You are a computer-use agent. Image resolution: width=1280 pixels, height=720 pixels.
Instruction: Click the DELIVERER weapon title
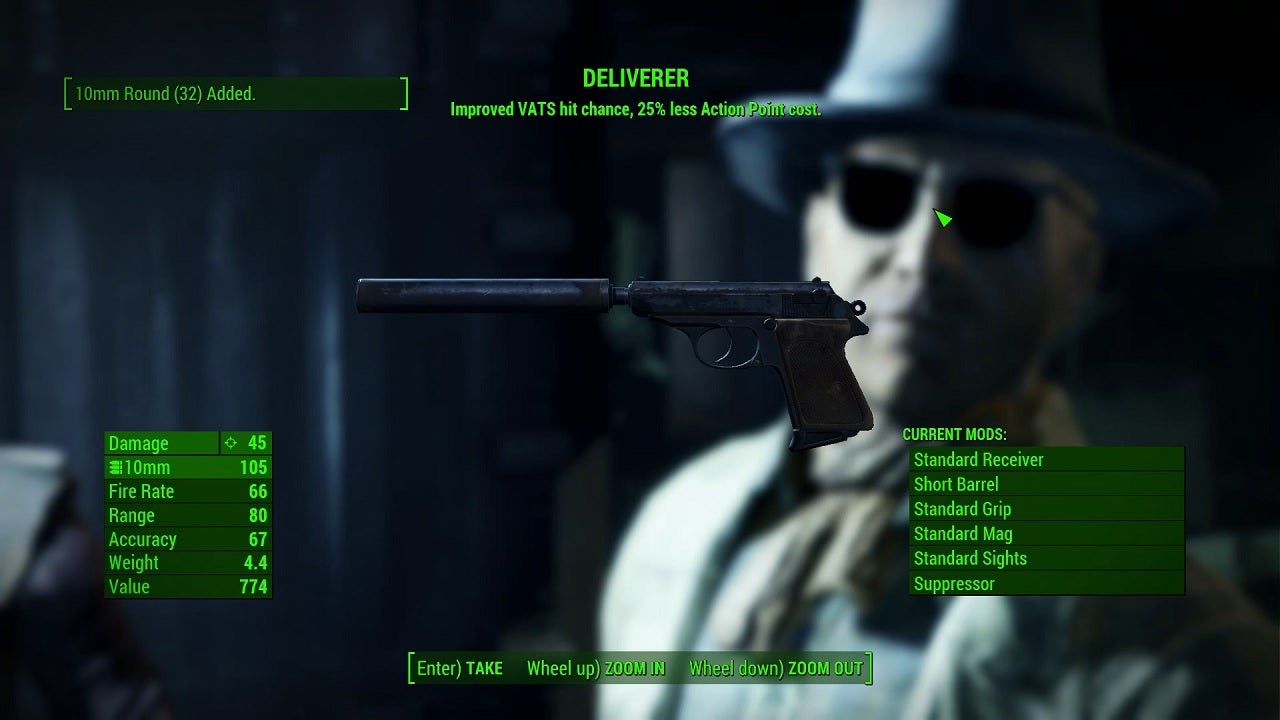click(x=637, y=79)
